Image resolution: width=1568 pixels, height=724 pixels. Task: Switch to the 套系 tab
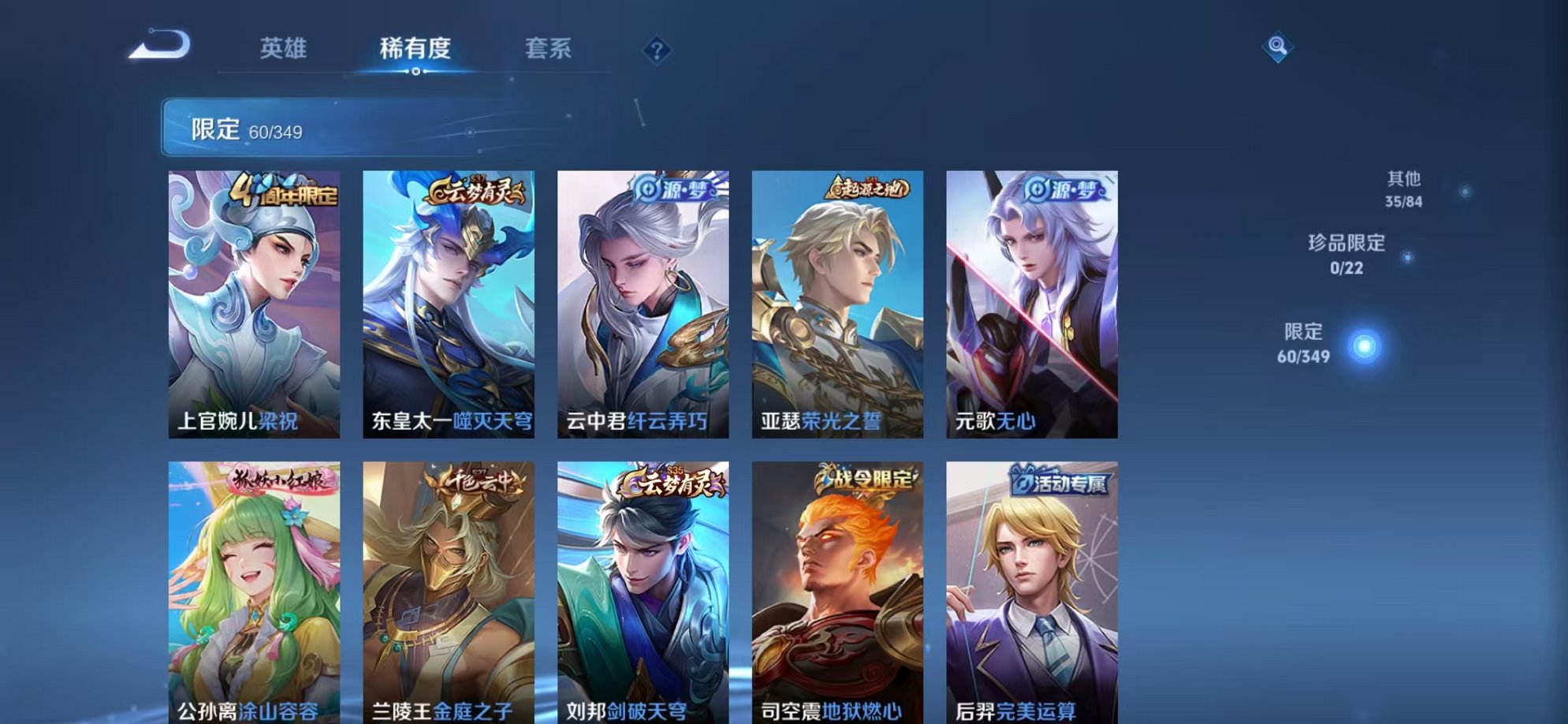coord(550,49)
